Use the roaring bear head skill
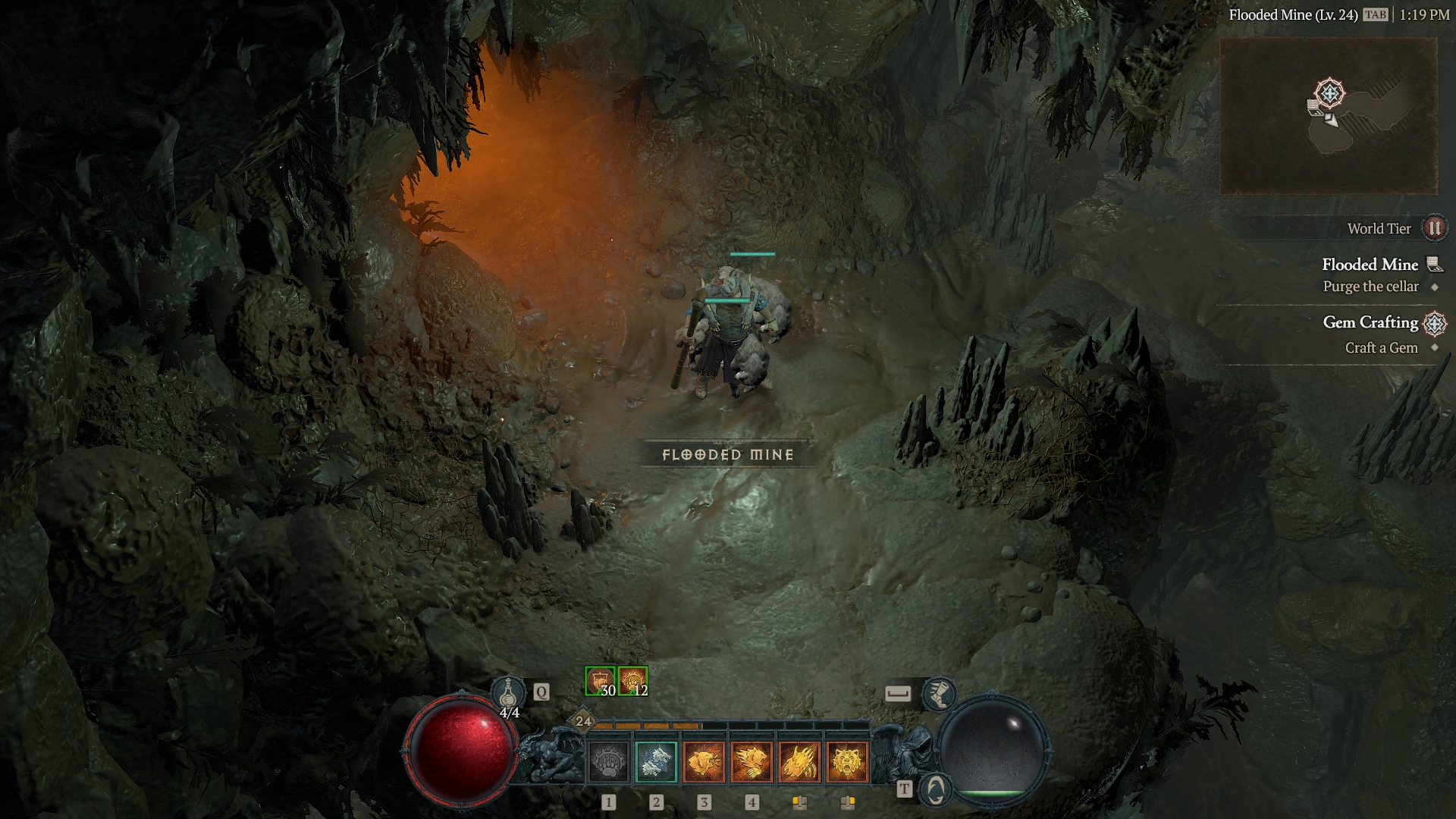The width and height of the screenshot is (1456, 819). (704, 761)
